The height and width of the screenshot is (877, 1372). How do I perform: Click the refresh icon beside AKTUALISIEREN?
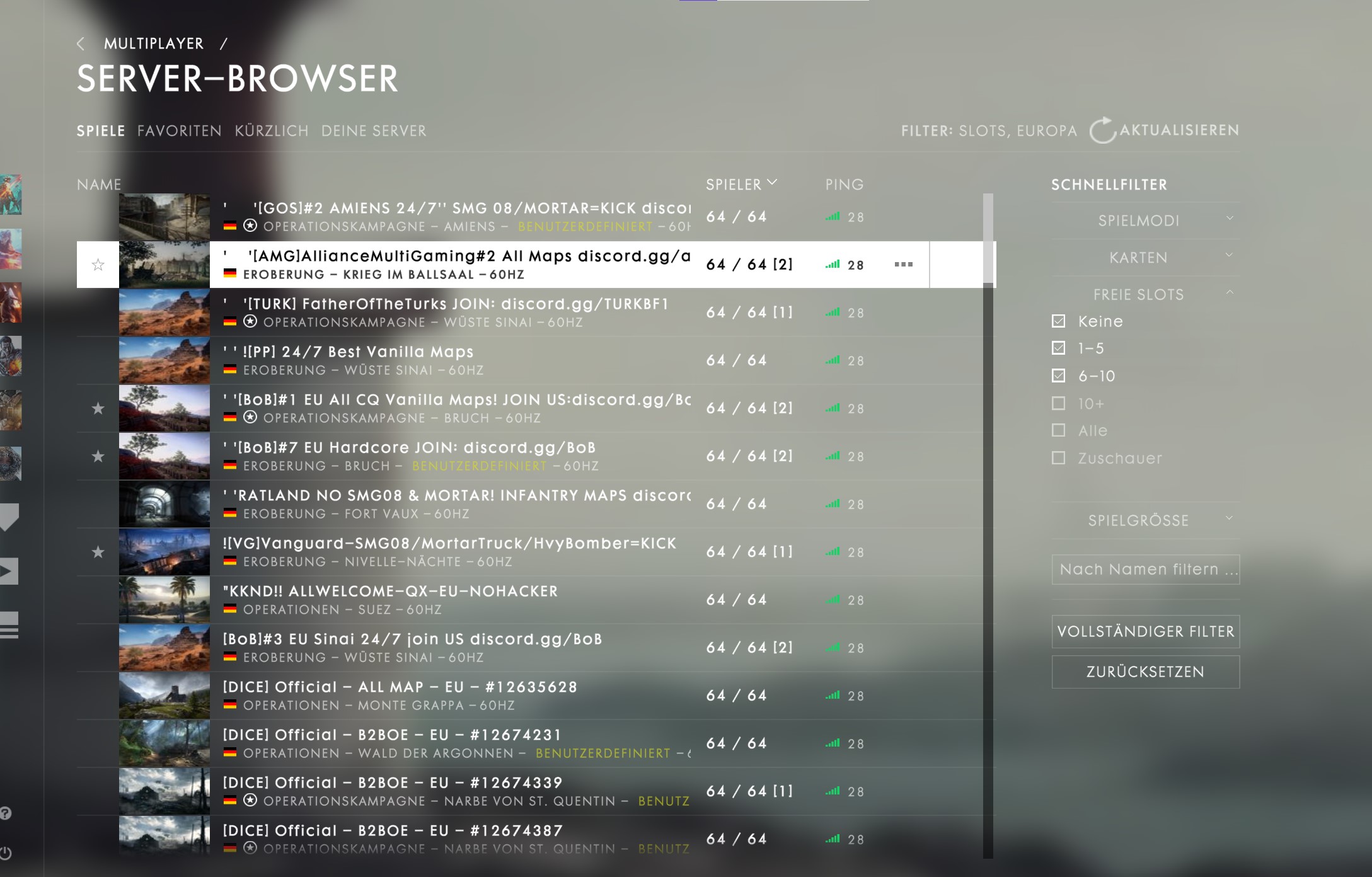coord(1104,129)
